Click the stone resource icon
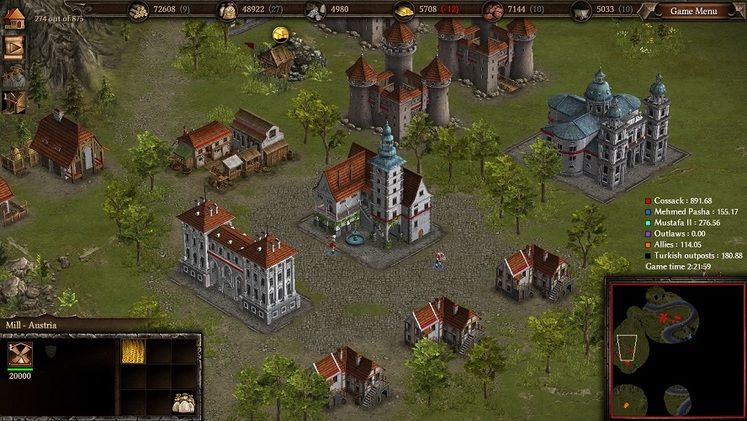The height and width of the screenshot is (421, 747). point(315,11)
